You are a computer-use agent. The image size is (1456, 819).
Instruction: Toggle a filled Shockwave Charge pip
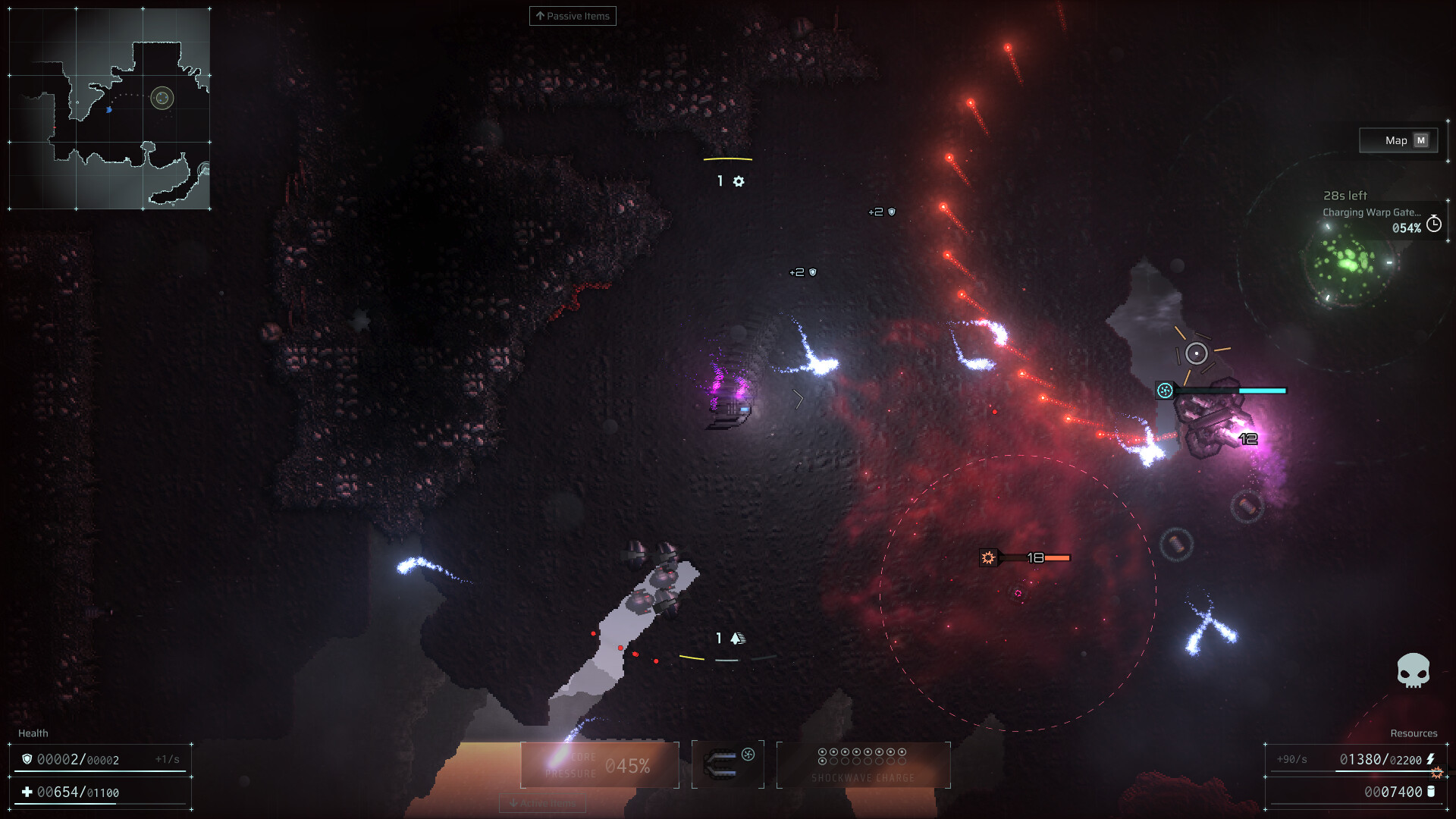(x=822, y=752)
